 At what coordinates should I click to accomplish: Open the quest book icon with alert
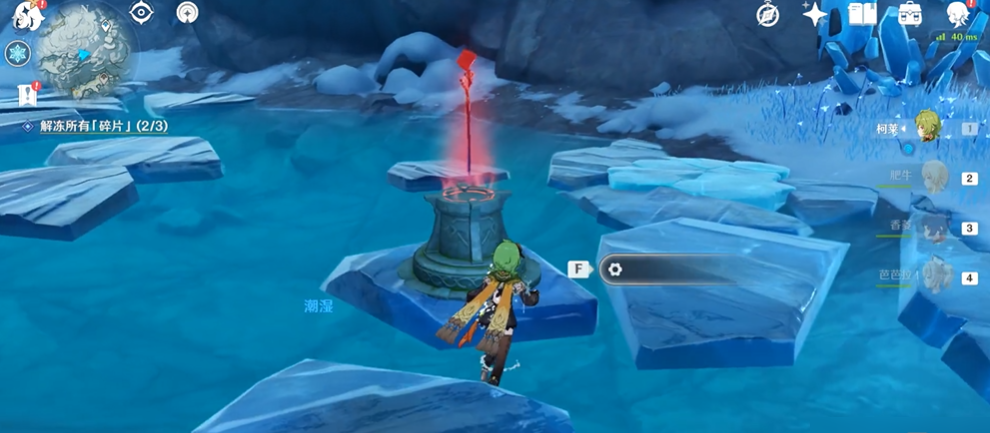[26, 95]
